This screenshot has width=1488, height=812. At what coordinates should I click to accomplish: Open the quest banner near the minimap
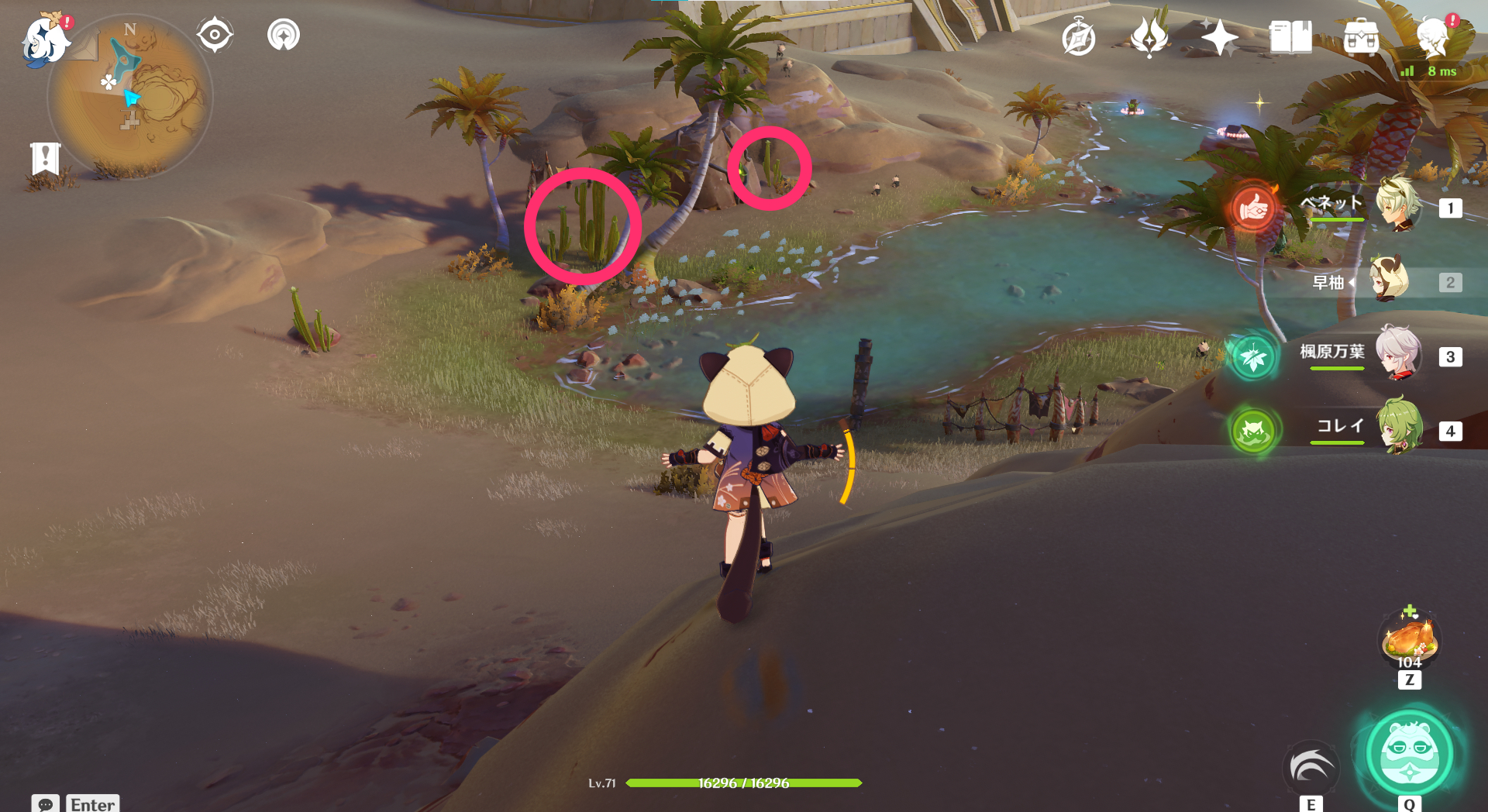click(46, 159)
